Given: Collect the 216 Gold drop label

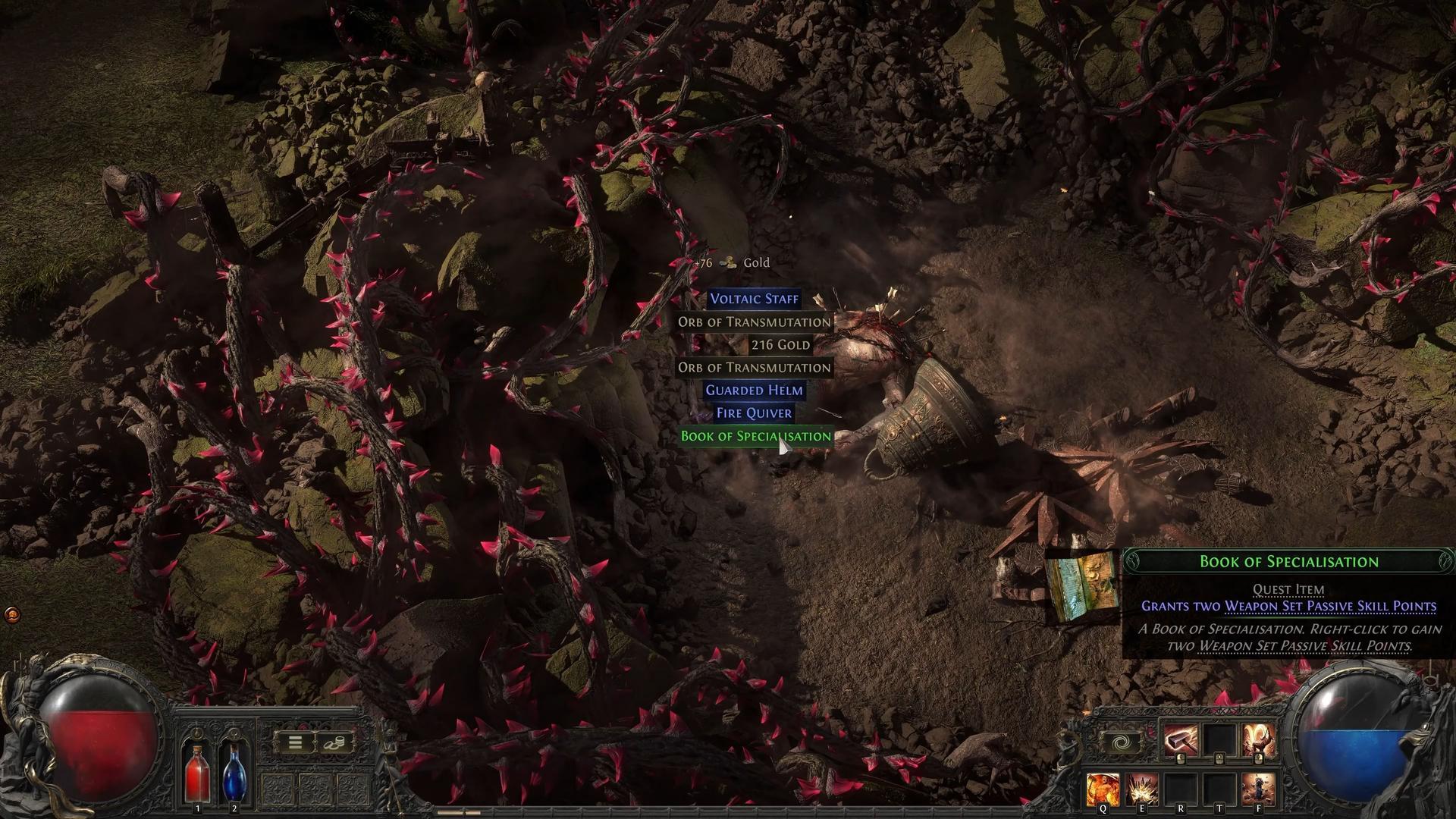Looking at the screenshot, I should pyautogui.click(x=780, y=345).
